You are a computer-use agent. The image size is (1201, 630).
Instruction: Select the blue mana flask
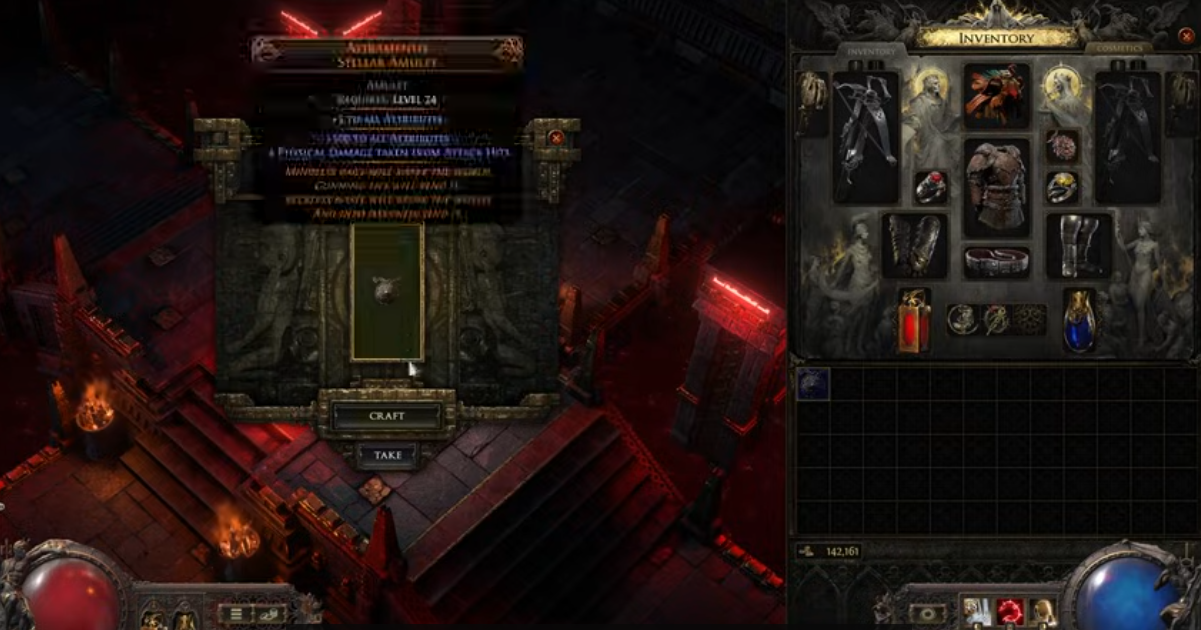(1080, 321)
